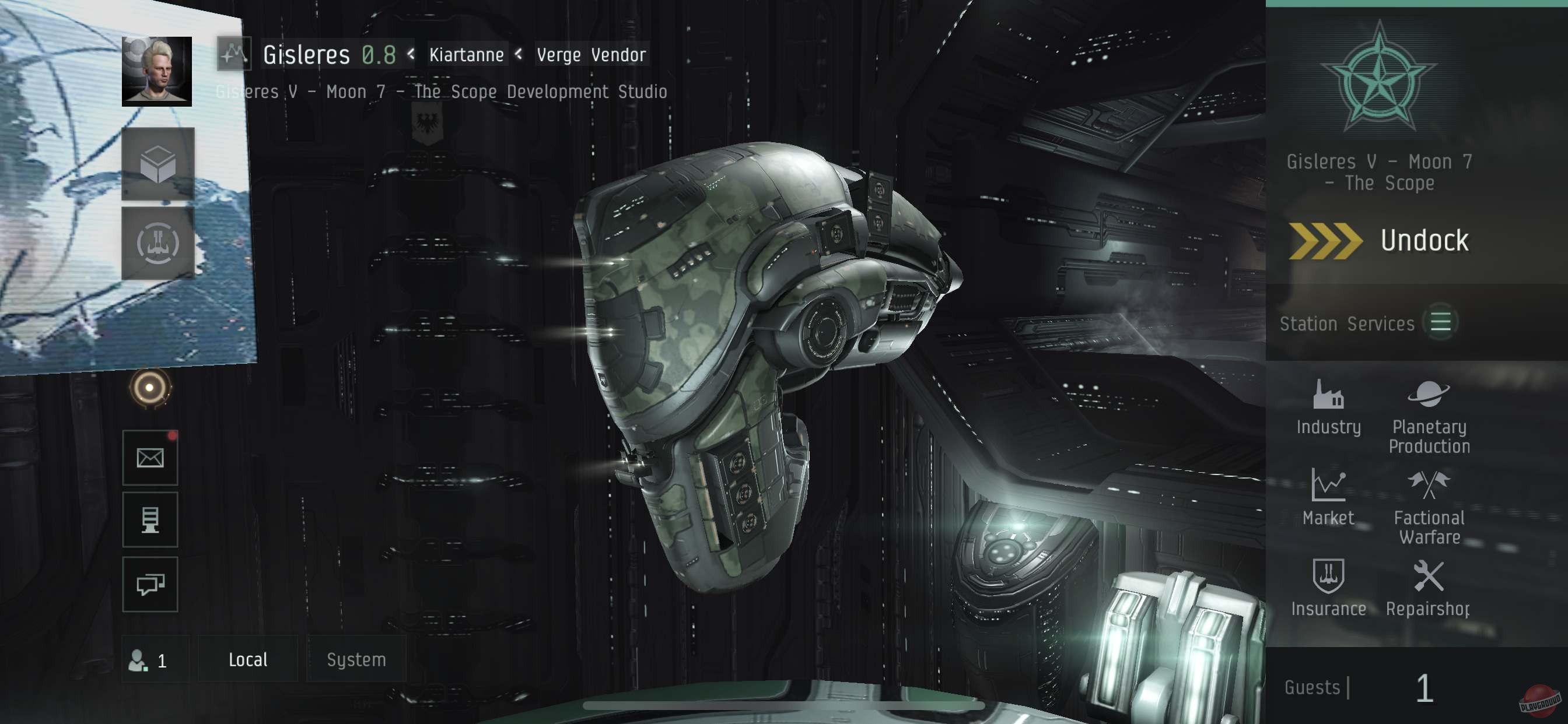Open the character portrait avatar
The image size is (1568, 724).
[x=156, y=72]
